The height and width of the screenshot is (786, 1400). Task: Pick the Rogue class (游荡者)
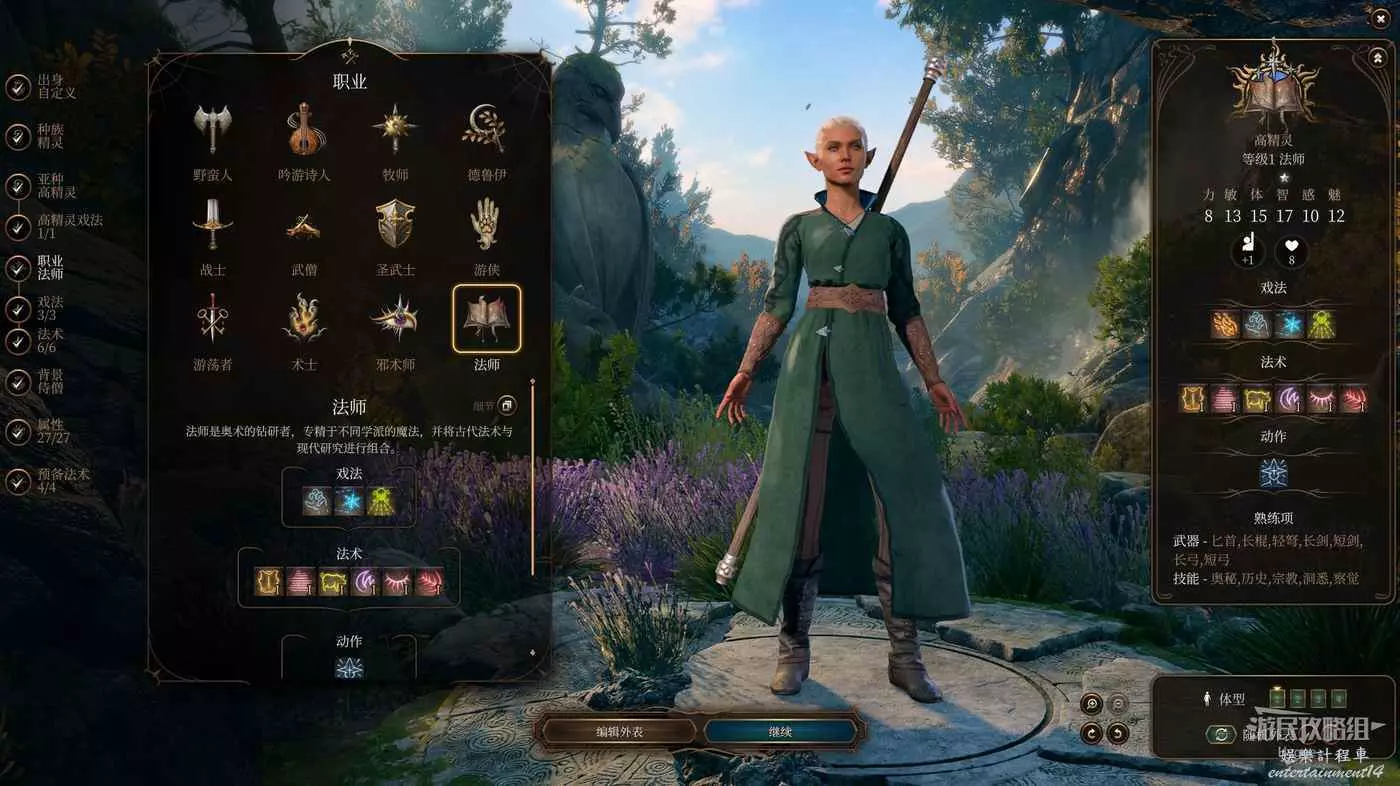212,321
